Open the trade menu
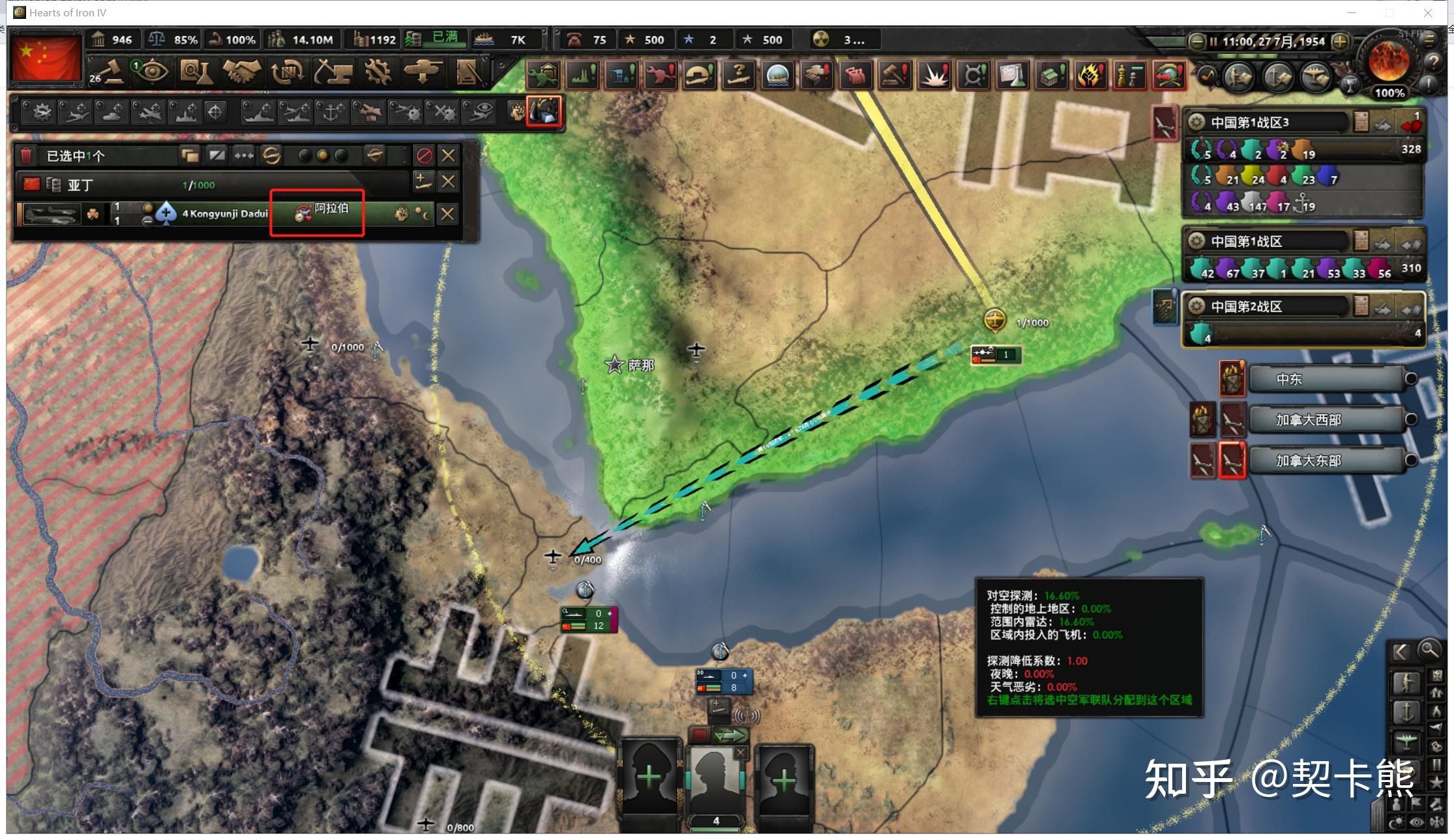 287,72
